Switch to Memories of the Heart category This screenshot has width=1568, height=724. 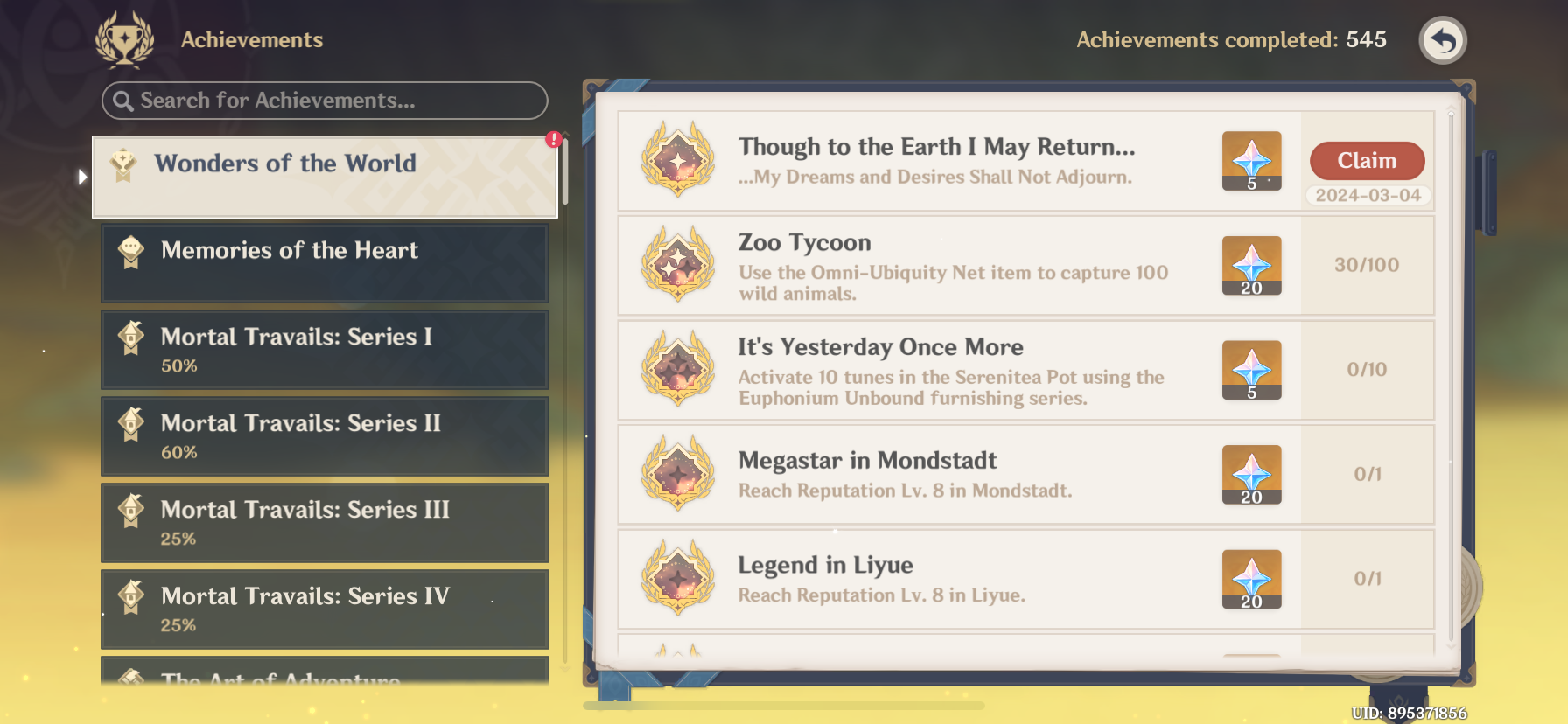[x=324, y=262]
